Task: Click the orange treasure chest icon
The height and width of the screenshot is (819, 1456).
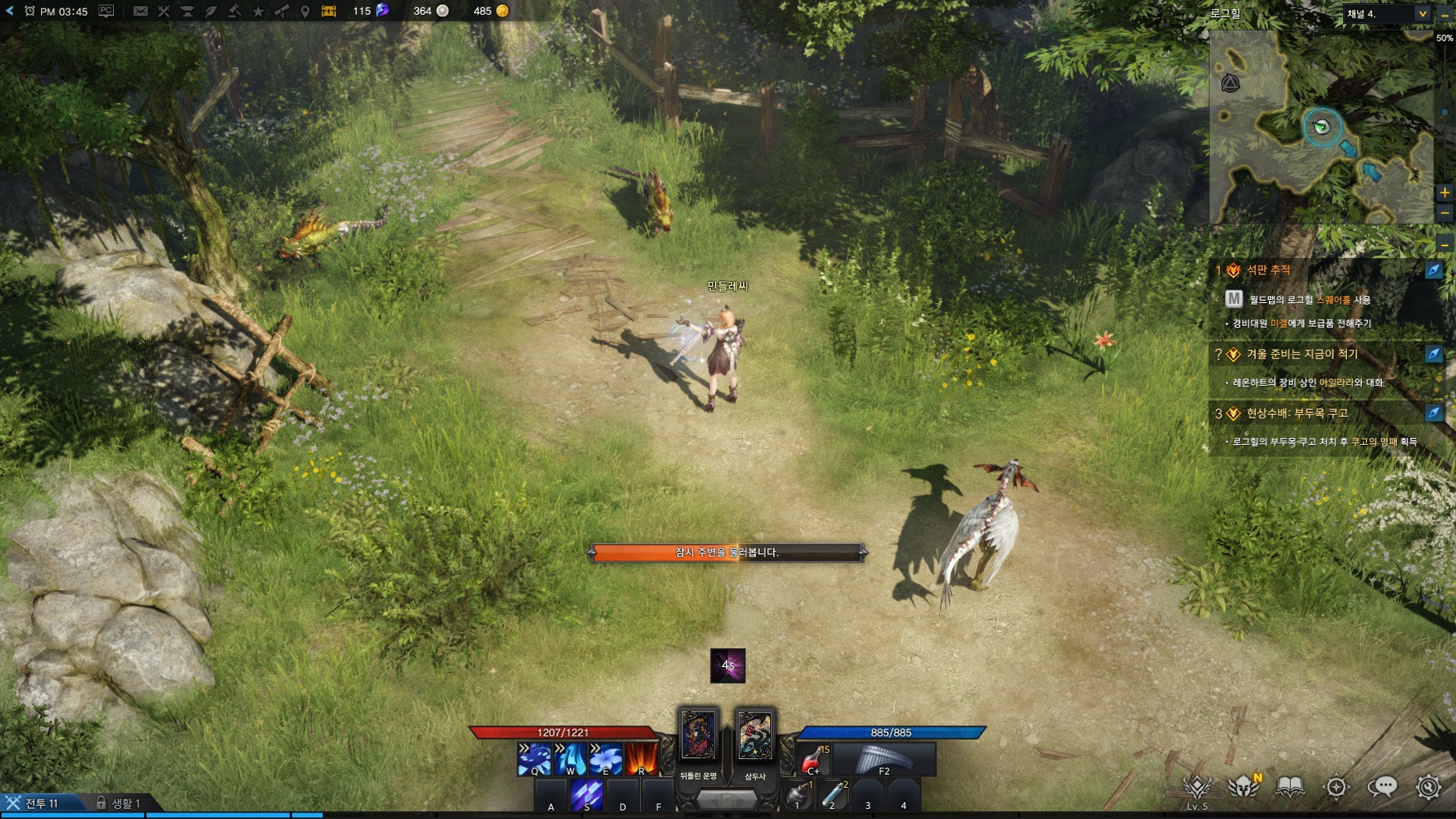Action: pyautogui.click(x=329, y=11)
